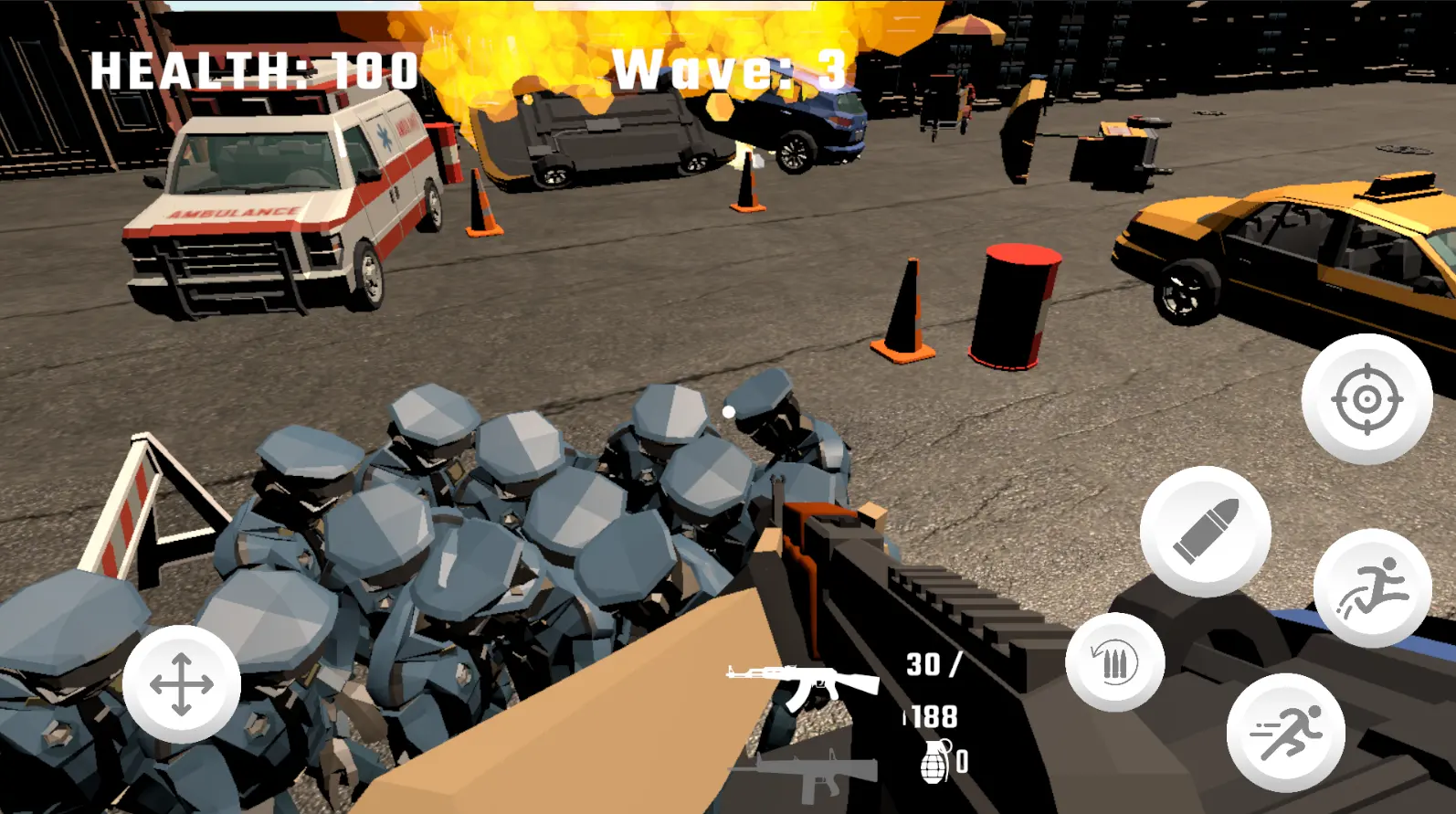This screenshot has height=814, width=1456.
Task: Tap the crosshair aim button
Action: (1366, 399)
